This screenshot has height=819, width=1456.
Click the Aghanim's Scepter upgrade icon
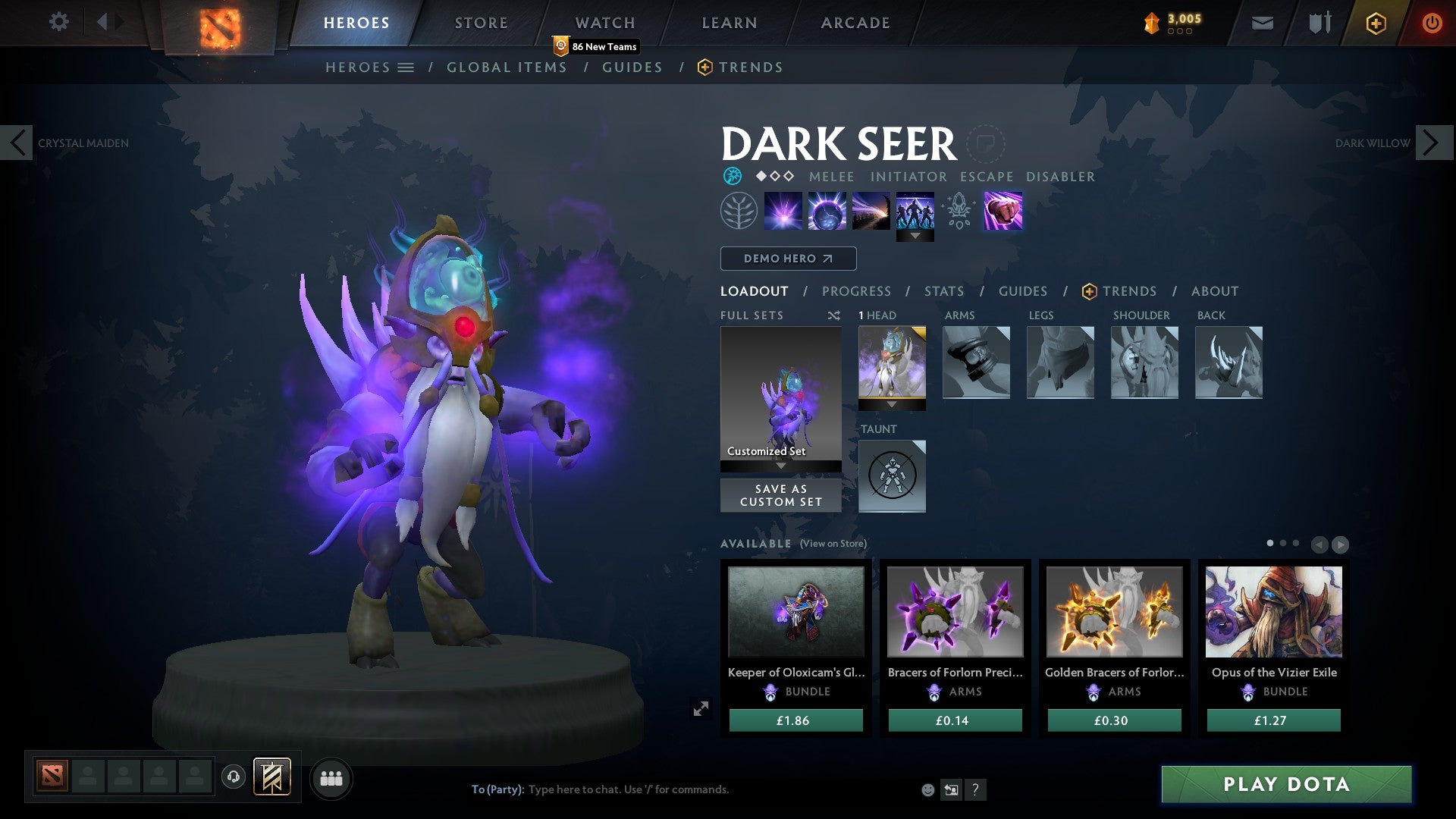pos(959,210)
